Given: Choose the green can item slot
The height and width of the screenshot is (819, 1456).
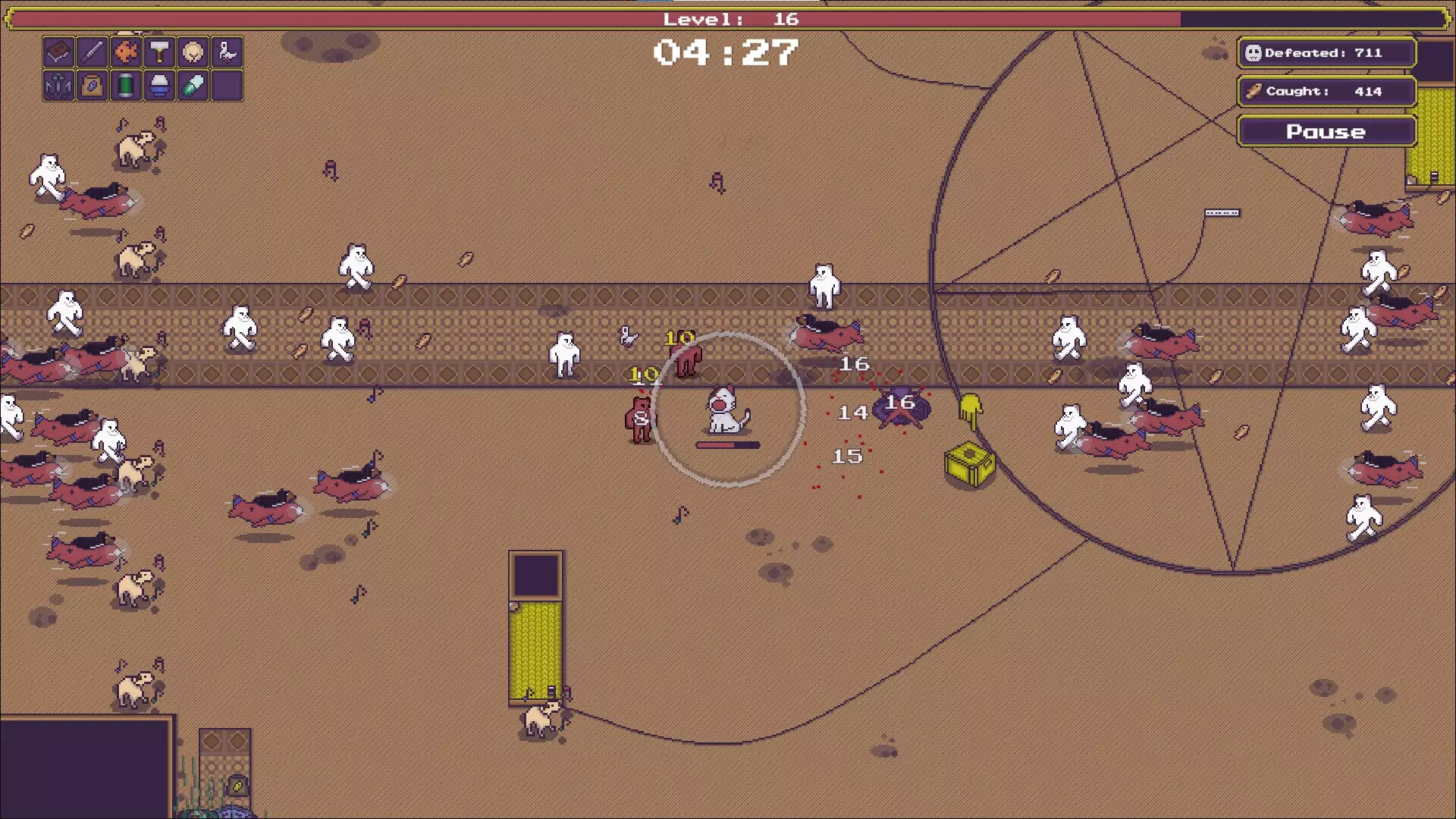Looking at the screenshot, I should coord(126,86).
